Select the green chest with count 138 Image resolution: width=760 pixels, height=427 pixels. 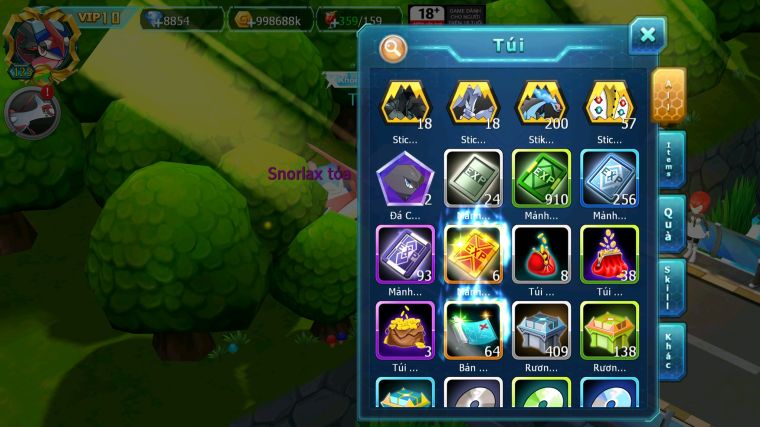click(610, 330)
